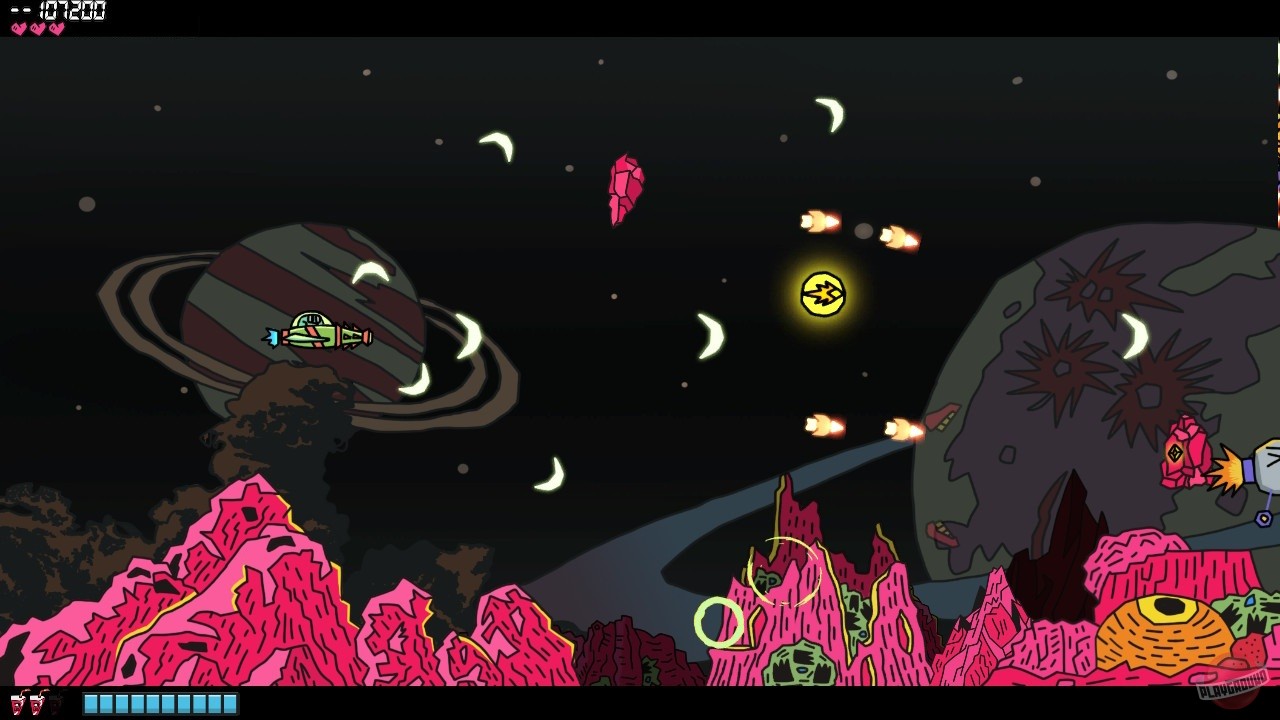Click the dimmed third milkshake slot
Viewport: 1280px width, 720px height.
pos(56,702)
